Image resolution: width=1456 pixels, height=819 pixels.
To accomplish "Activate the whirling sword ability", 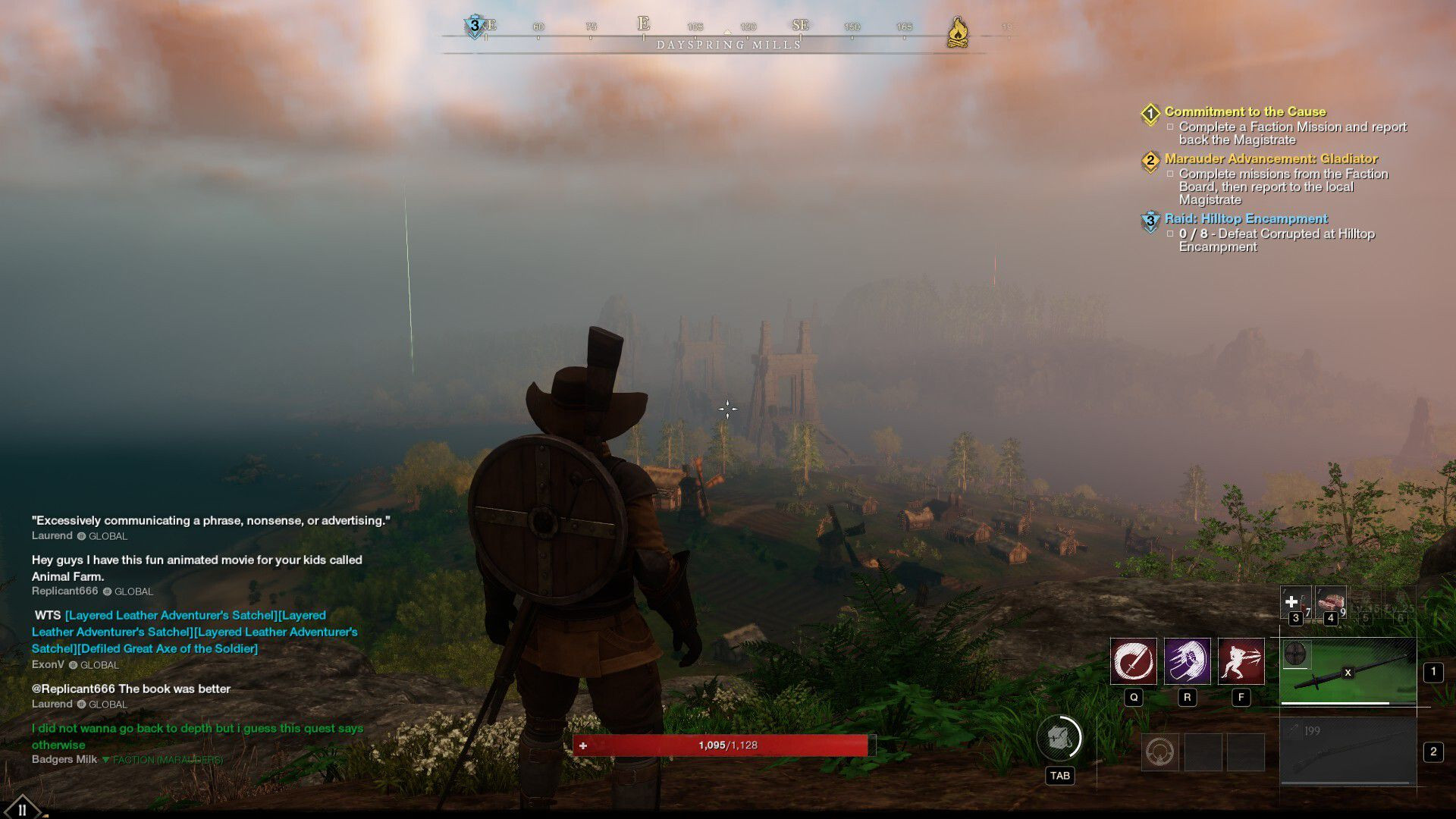I will pos(1133,661).
